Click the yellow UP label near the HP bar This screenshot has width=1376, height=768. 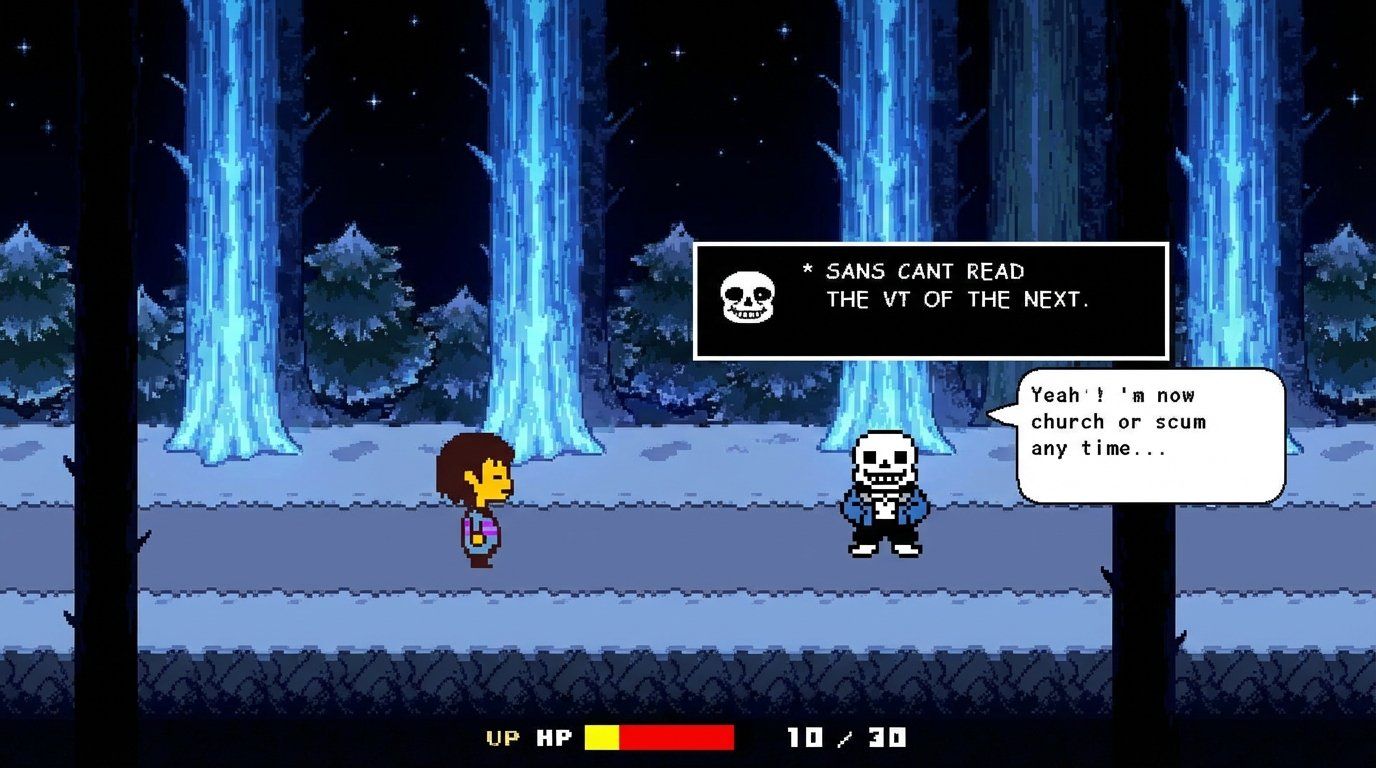504,739
